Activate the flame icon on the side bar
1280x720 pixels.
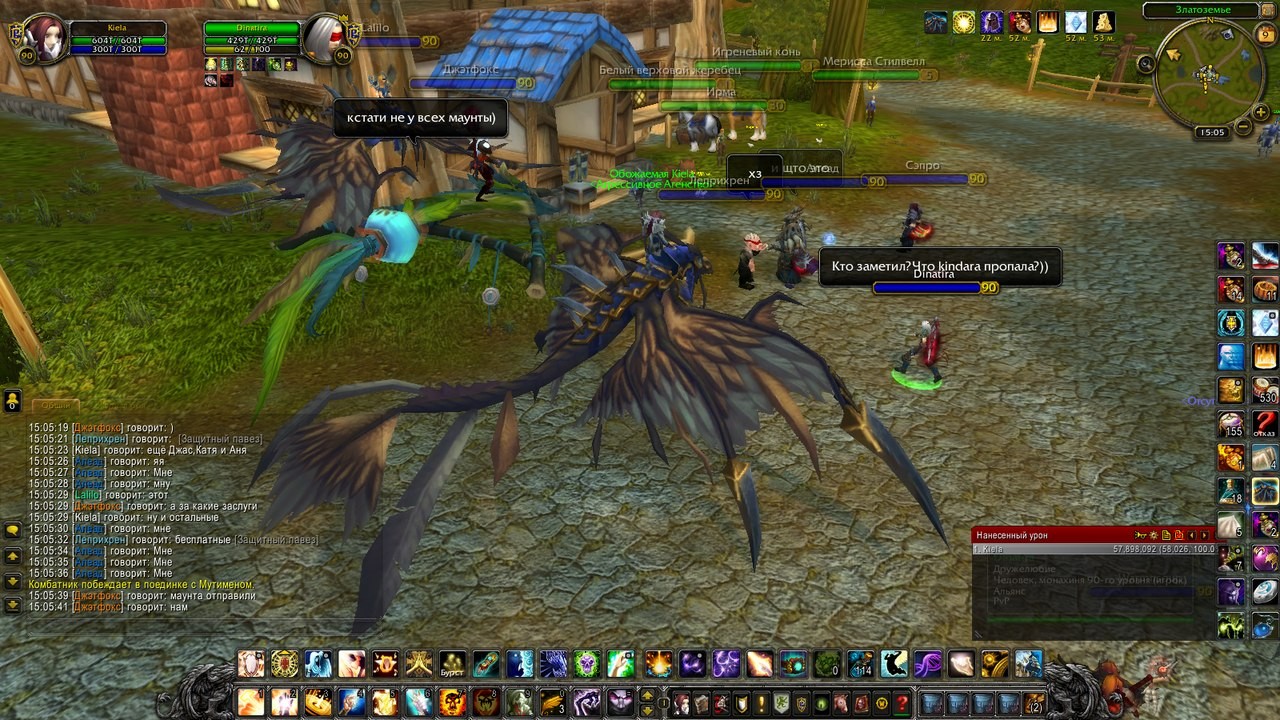(1265, 356)
